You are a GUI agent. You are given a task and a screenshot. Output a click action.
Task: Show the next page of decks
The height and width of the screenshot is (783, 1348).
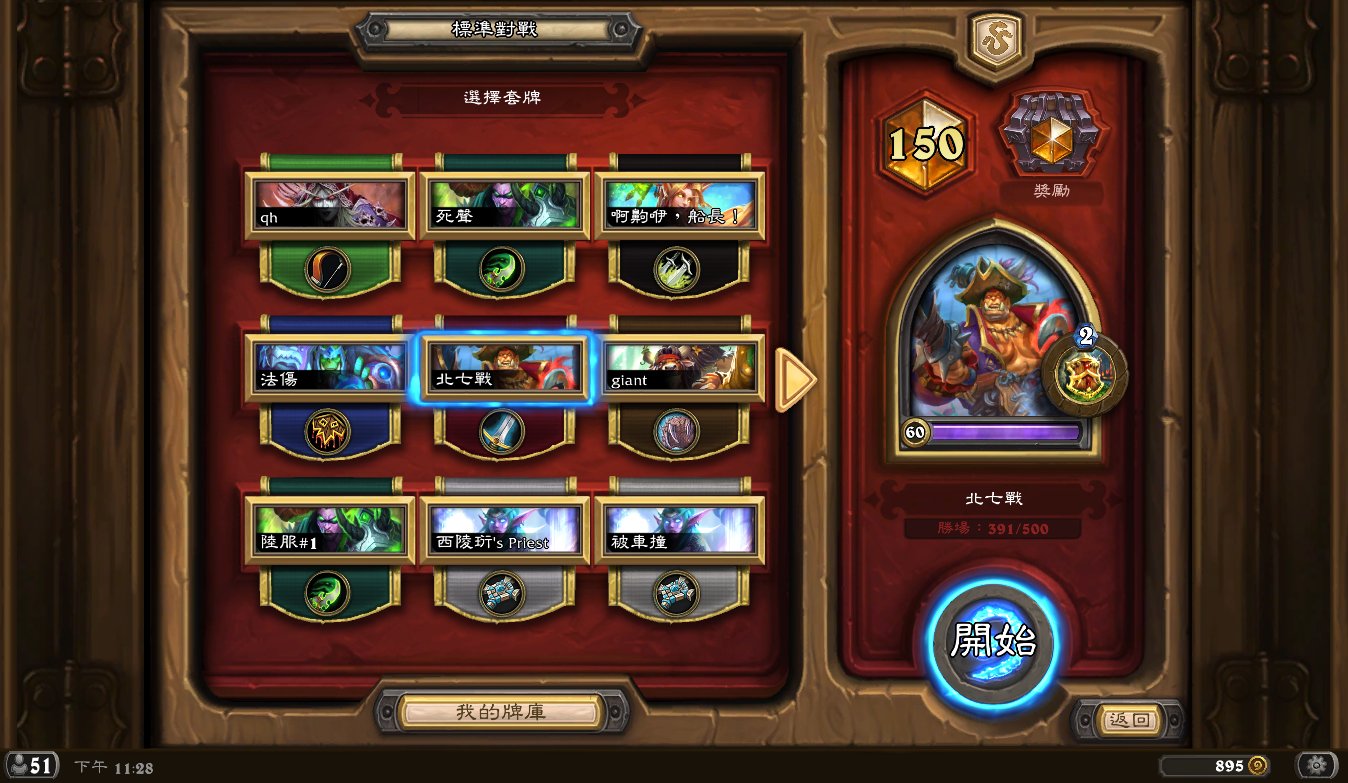pos(795,380)
